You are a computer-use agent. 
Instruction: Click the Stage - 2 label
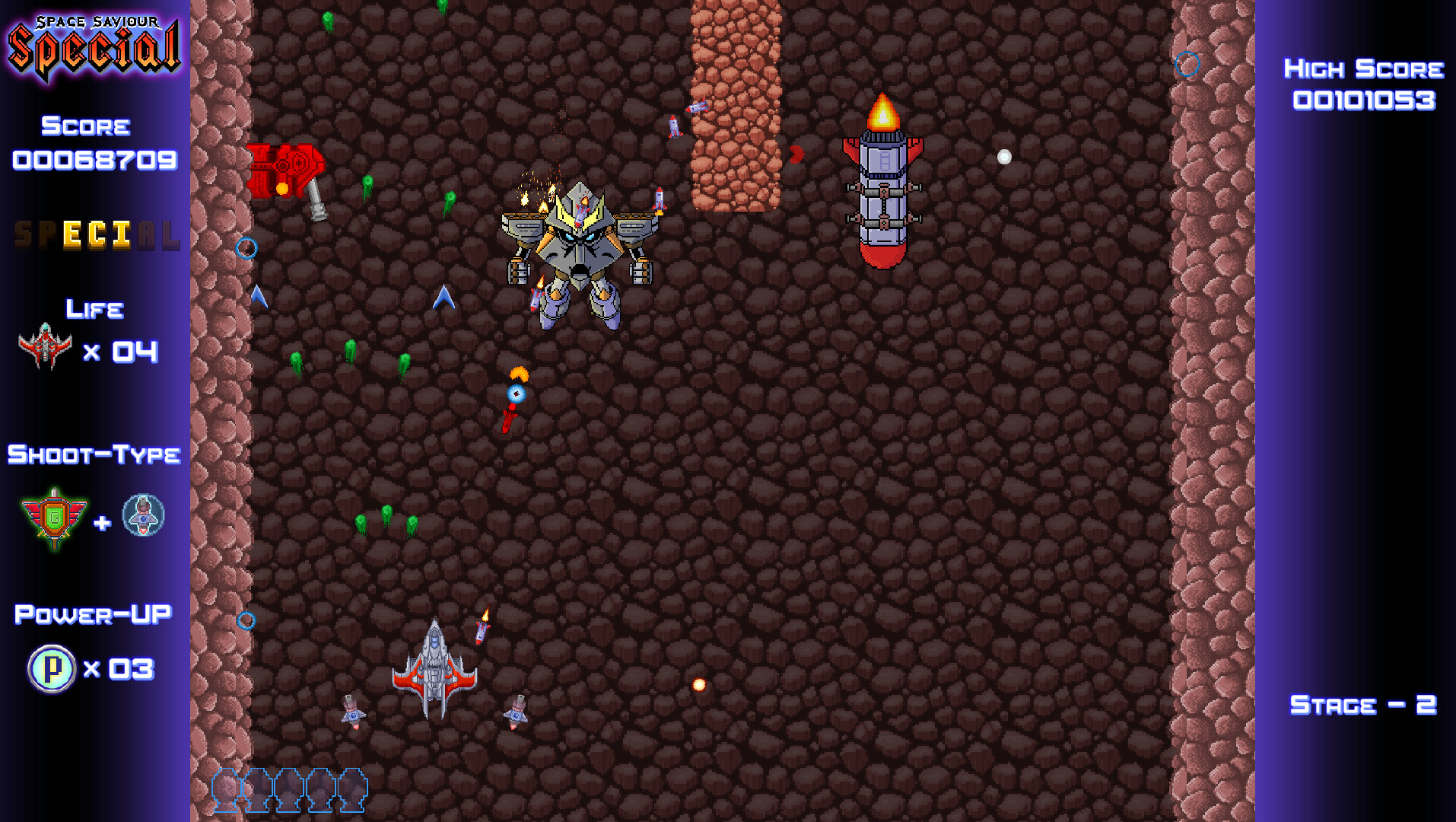pos(1362,705)
